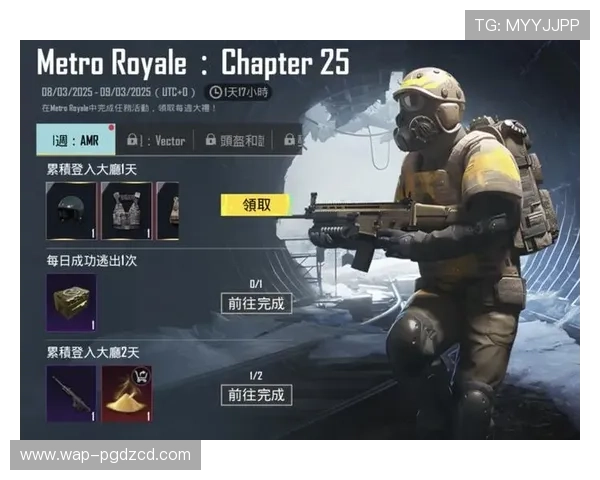This screenshot has width=600, height=480.
Task: Inspect the black helmet reward
Action: tap(71, 211)
